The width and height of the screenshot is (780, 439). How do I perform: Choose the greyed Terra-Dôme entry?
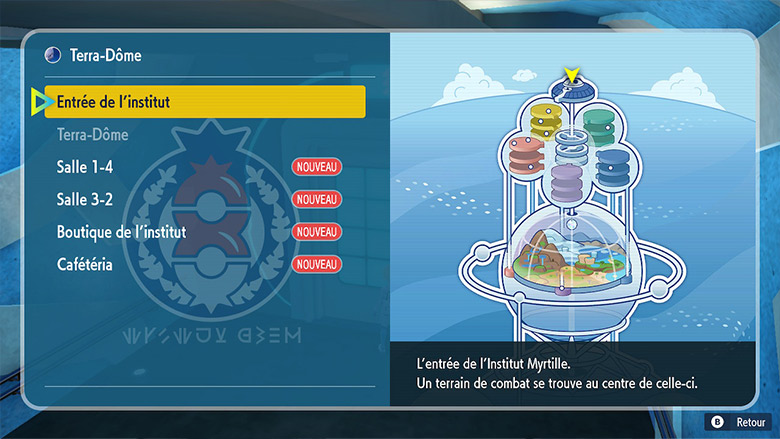click(x=93, y=134)
